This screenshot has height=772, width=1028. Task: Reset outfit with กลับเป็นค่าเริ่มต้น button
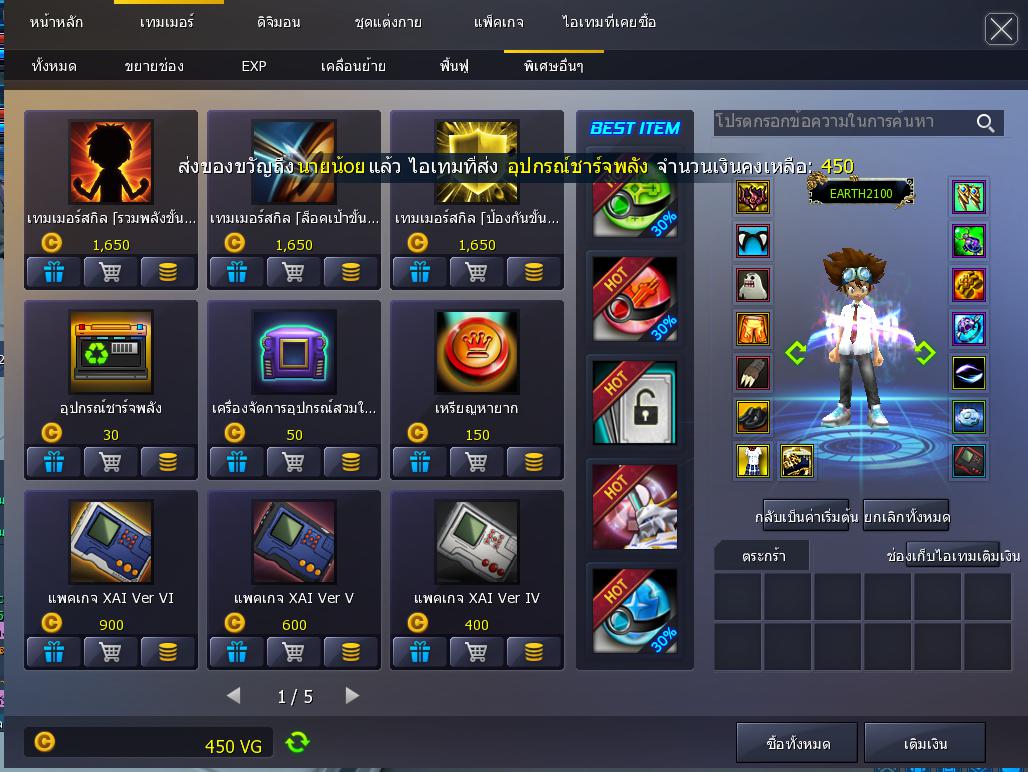click(805, 517)
